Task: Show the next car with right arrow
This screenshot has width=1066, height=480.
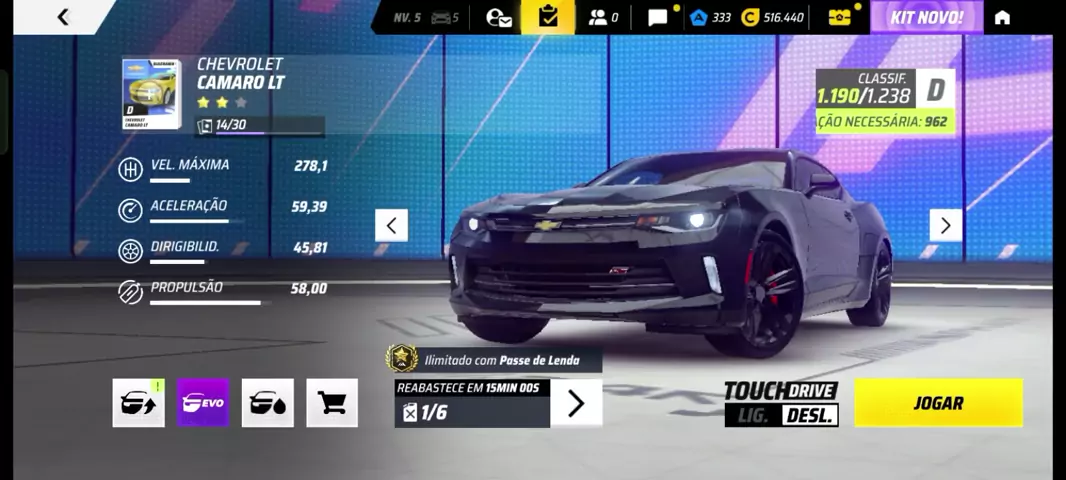Action: (x=945, y=225)
